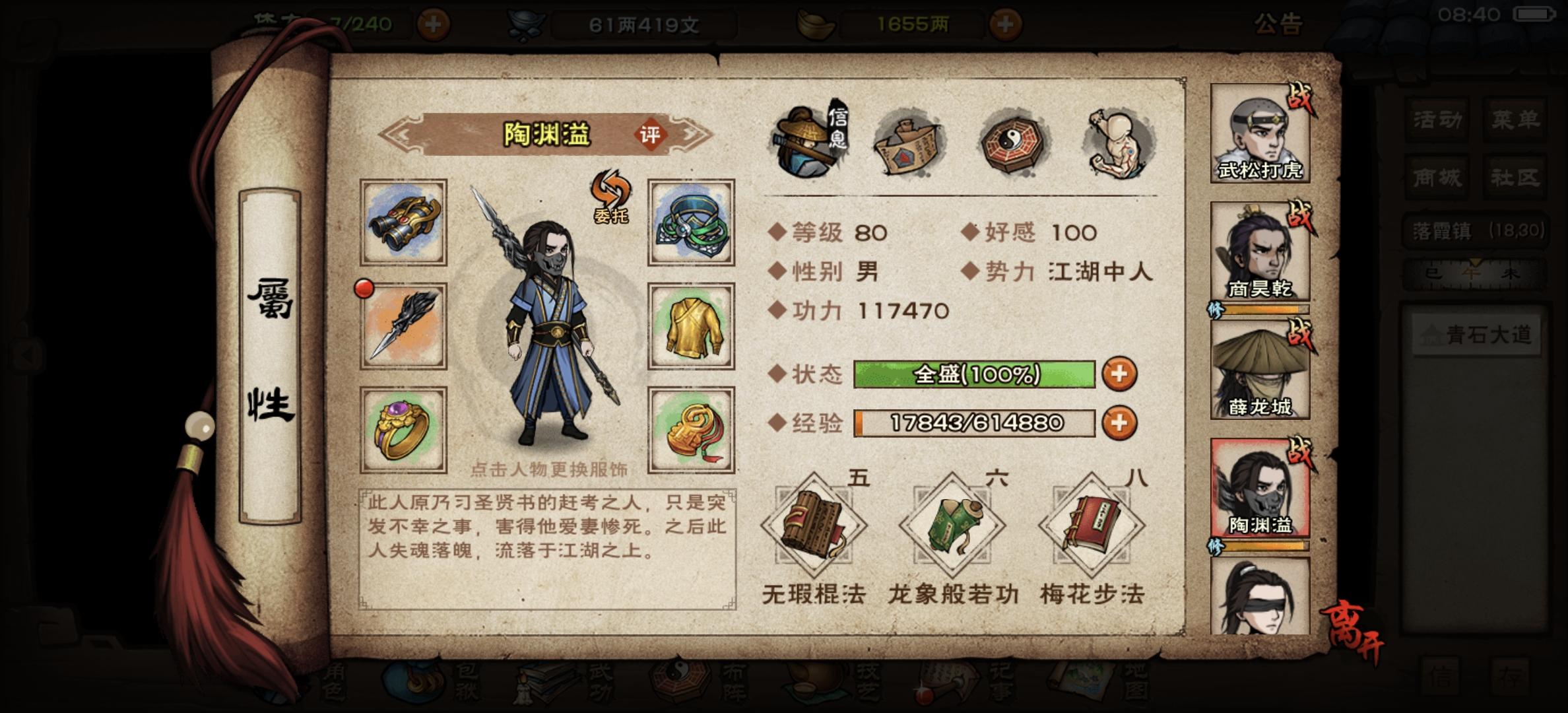Open the 信息 (info) tab icon
Screen dimensions: 1568x713
click(x=804, y=140)
